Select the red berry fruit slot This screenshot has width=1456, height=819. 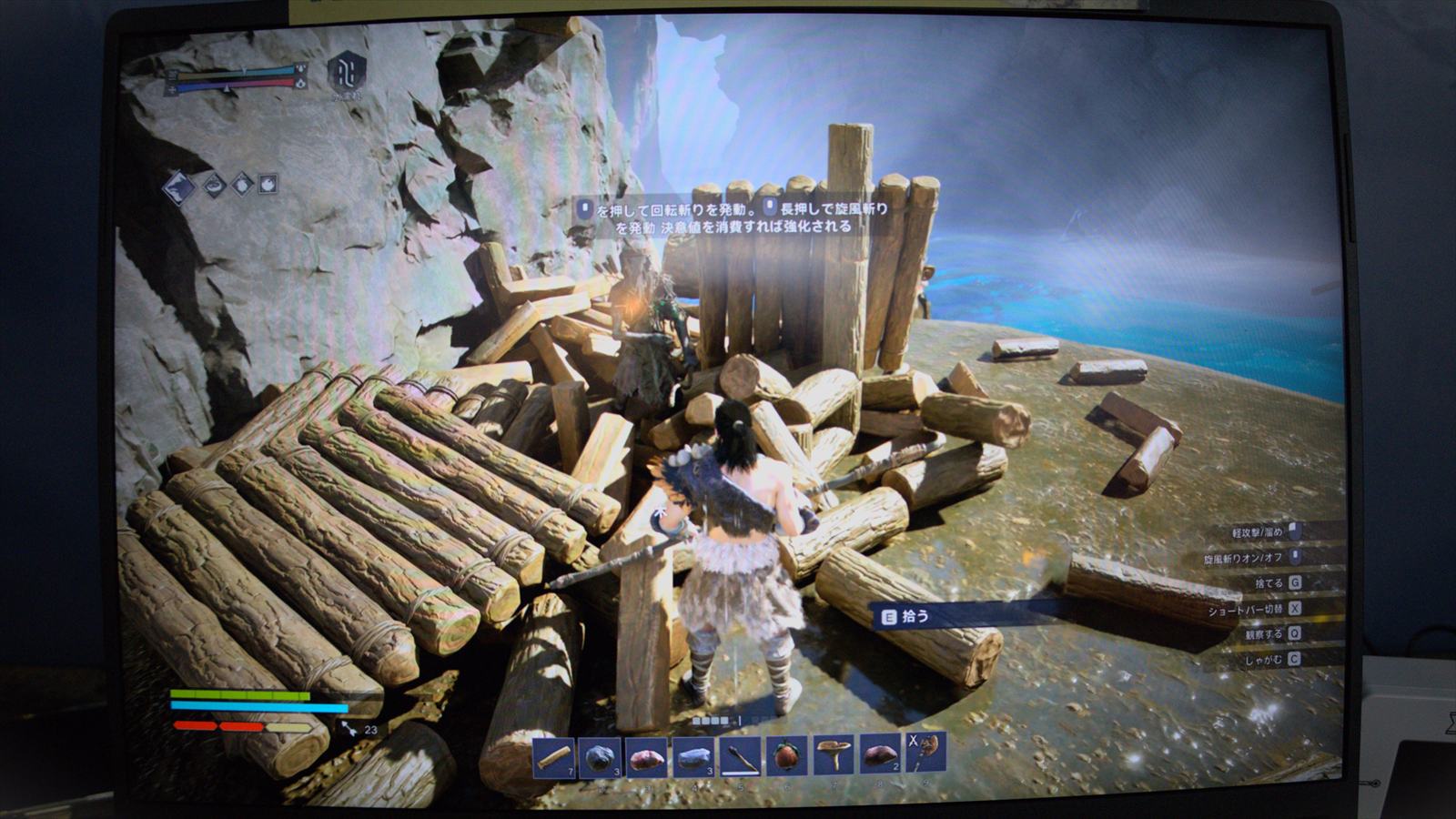787,755
